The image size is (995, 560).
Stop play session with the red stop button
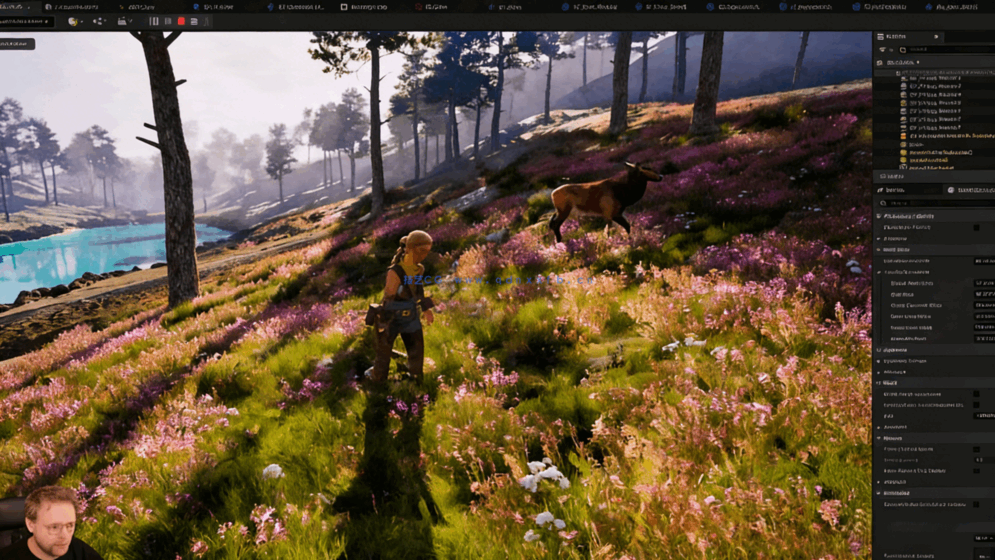click(181, 21)
